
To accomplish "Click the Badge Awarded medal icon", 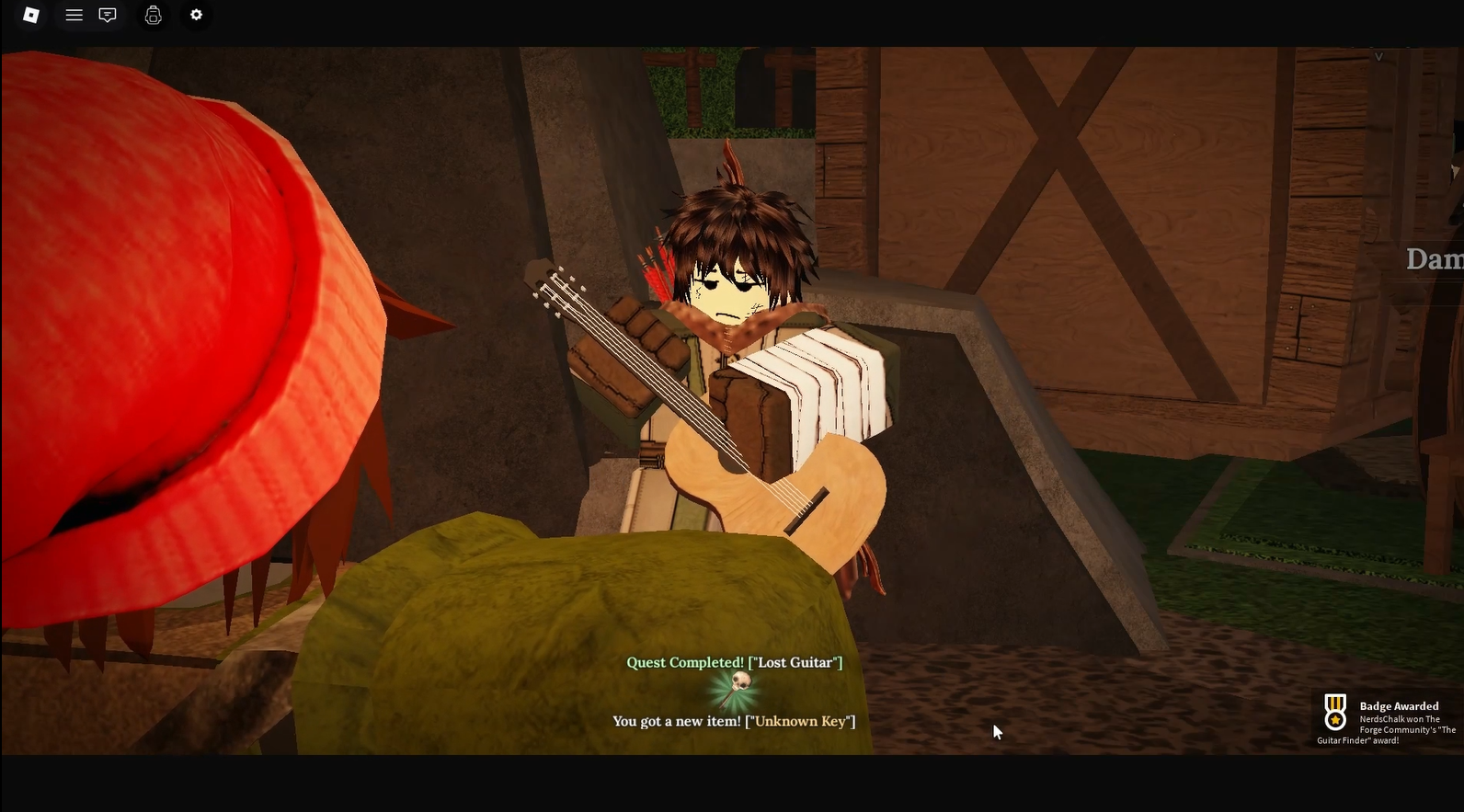I will click(x=1335, y=710).
